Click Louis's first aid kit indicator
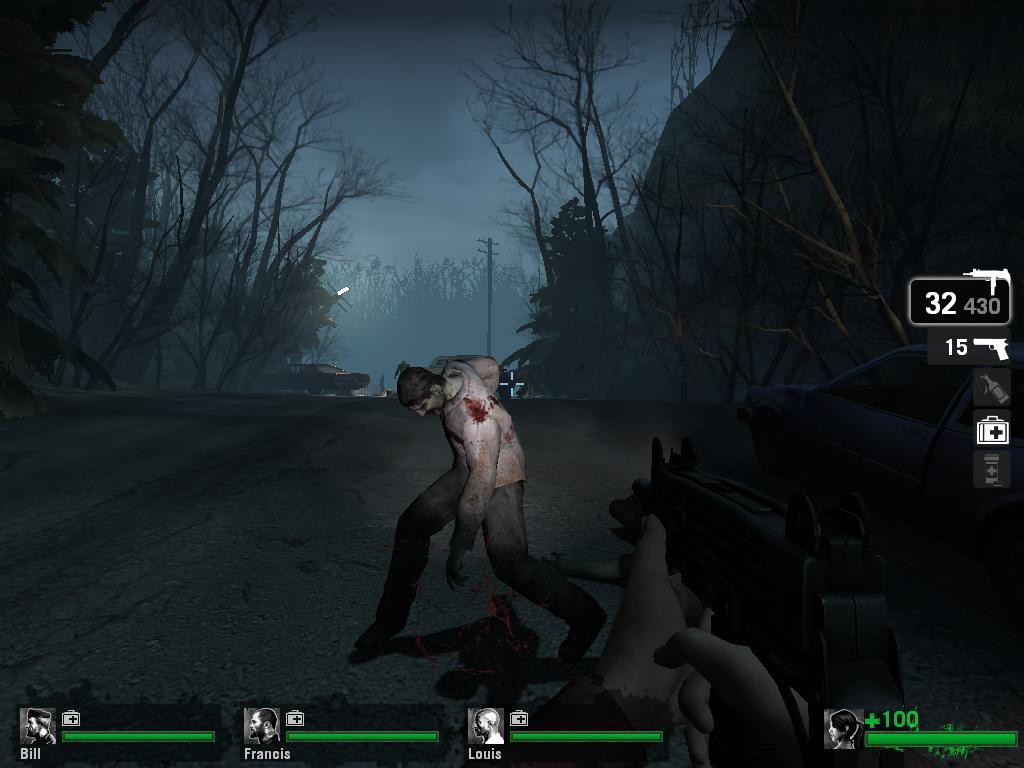 click(x=519, y=718)
